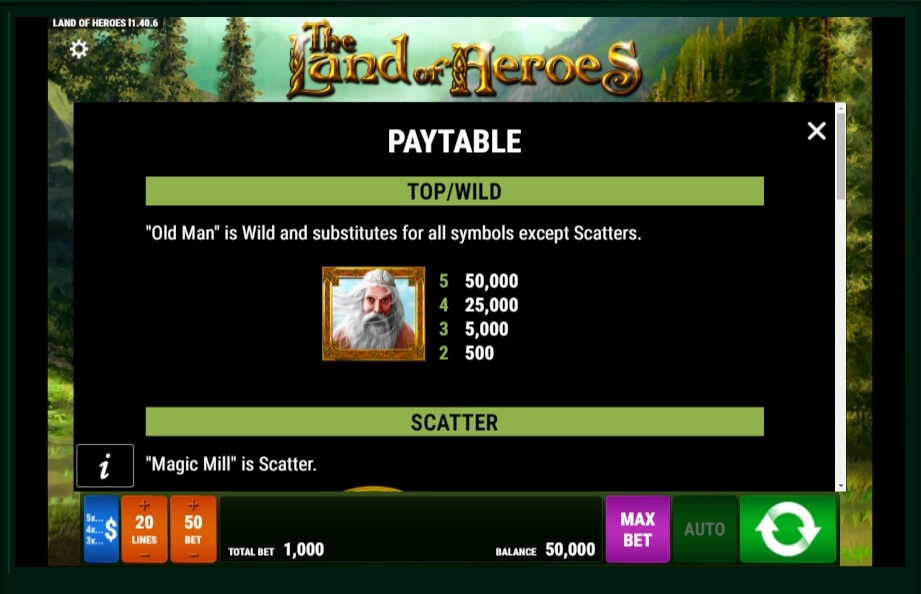Click the info 'i' button
Viewport: 921px width, 594px height.
coord(104,466)
